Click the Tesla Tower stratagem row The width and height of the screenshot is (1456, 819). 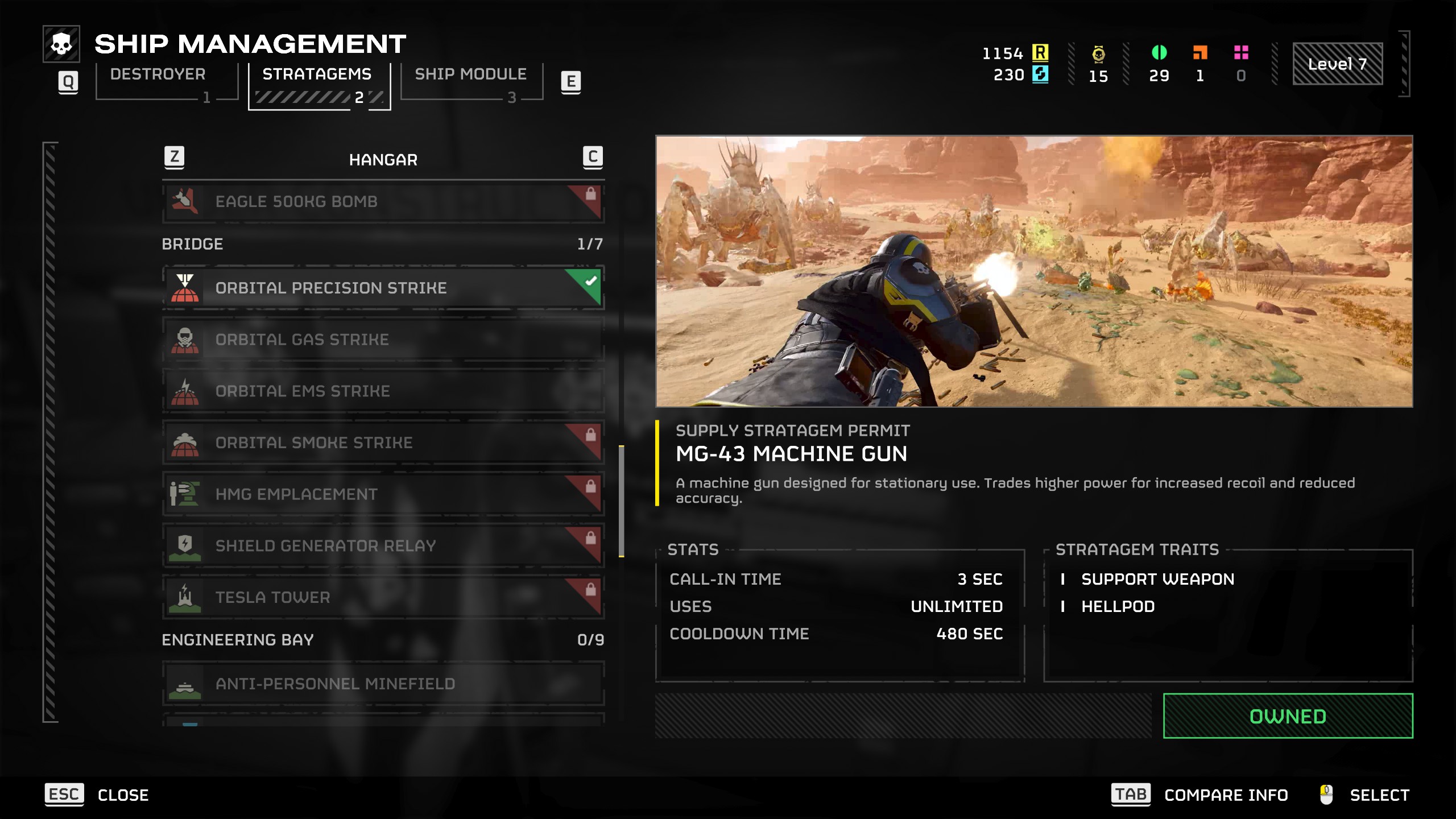(383, 597)
